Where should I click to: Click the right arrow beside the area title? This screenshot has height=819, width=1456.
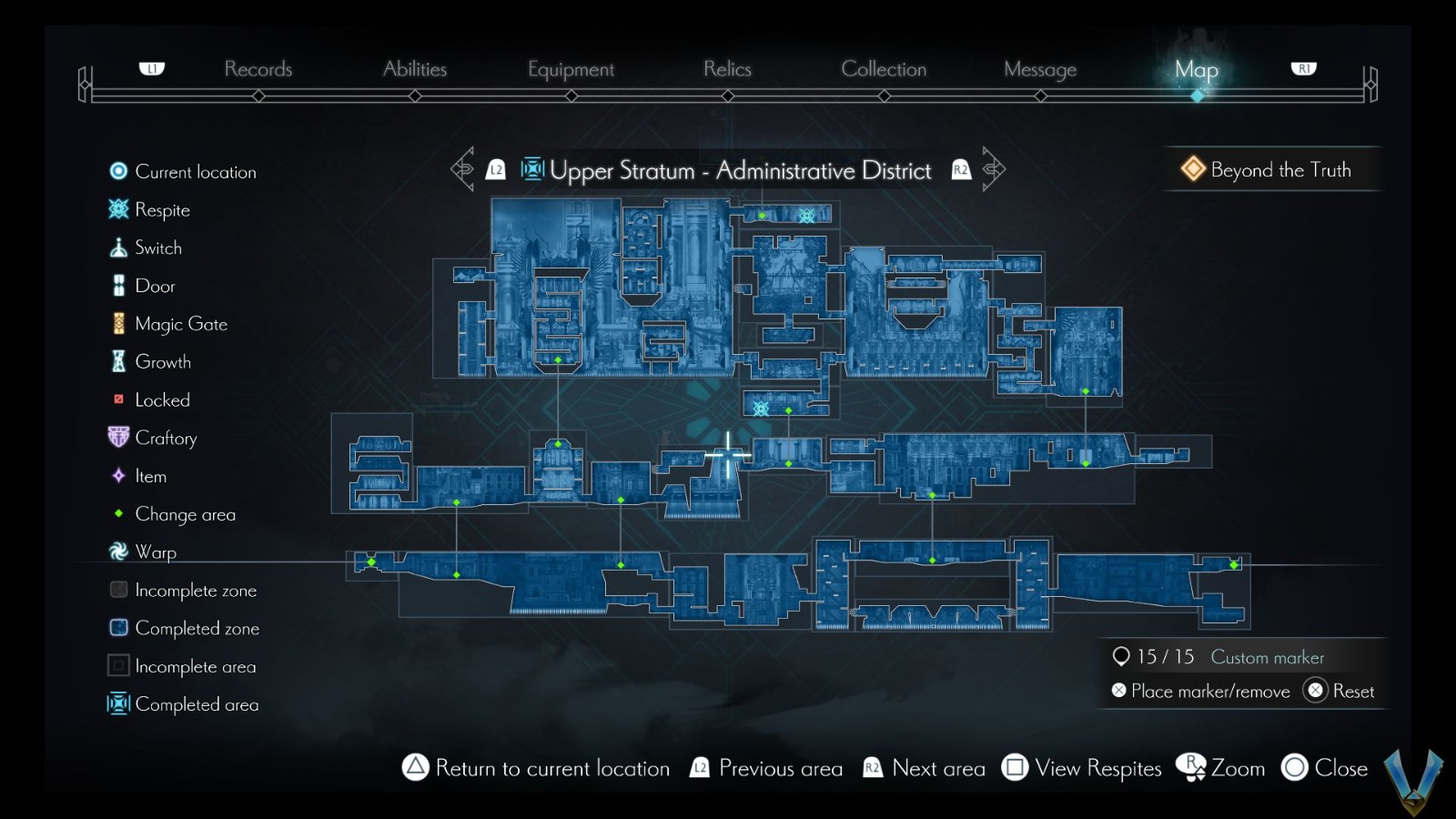coord(992,167)
